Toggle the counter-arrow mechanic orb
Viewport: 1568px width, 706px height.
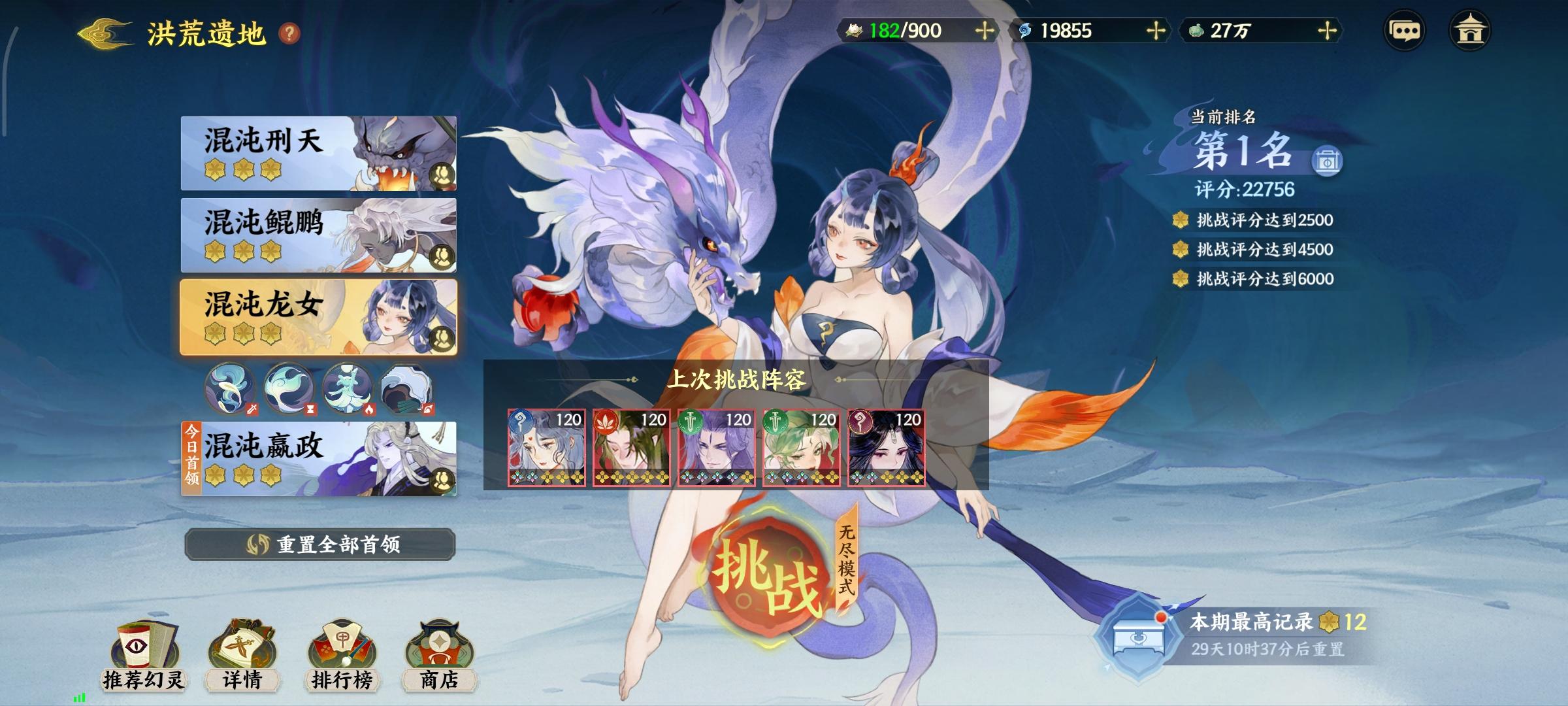coord(406,388)
